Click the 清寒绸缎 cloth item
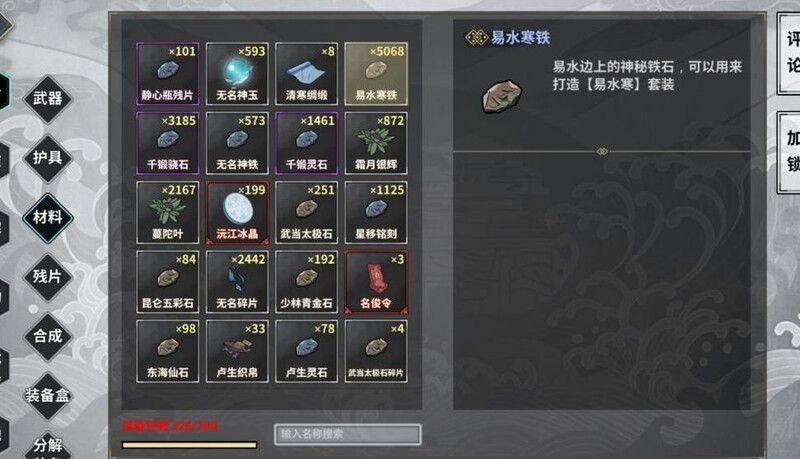Viewport: 800px width, 459px height. (x=305, y=73)
